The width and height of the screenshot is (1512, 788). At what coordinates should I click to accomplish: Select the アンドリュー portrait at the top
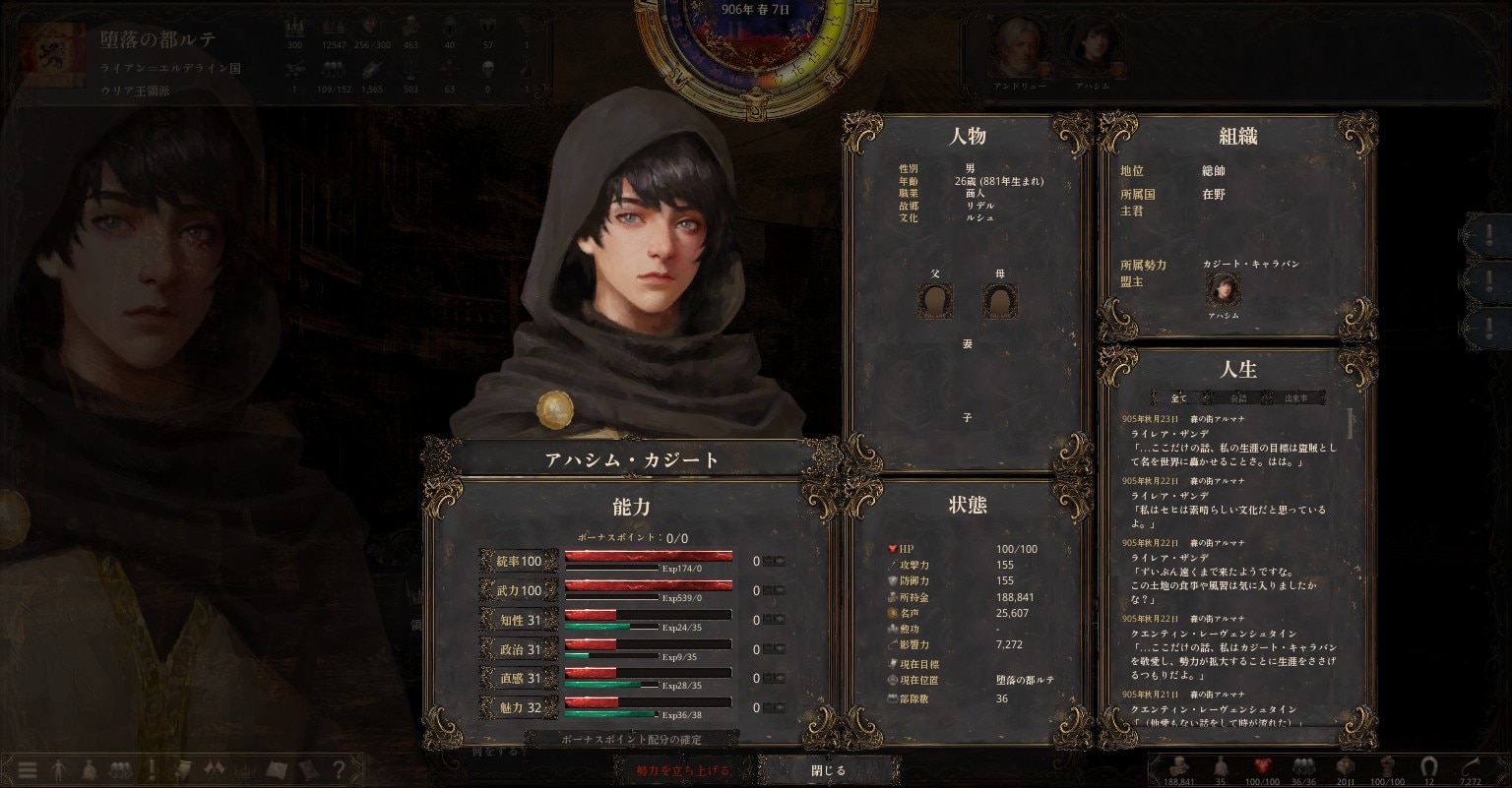pos(1014,47)
